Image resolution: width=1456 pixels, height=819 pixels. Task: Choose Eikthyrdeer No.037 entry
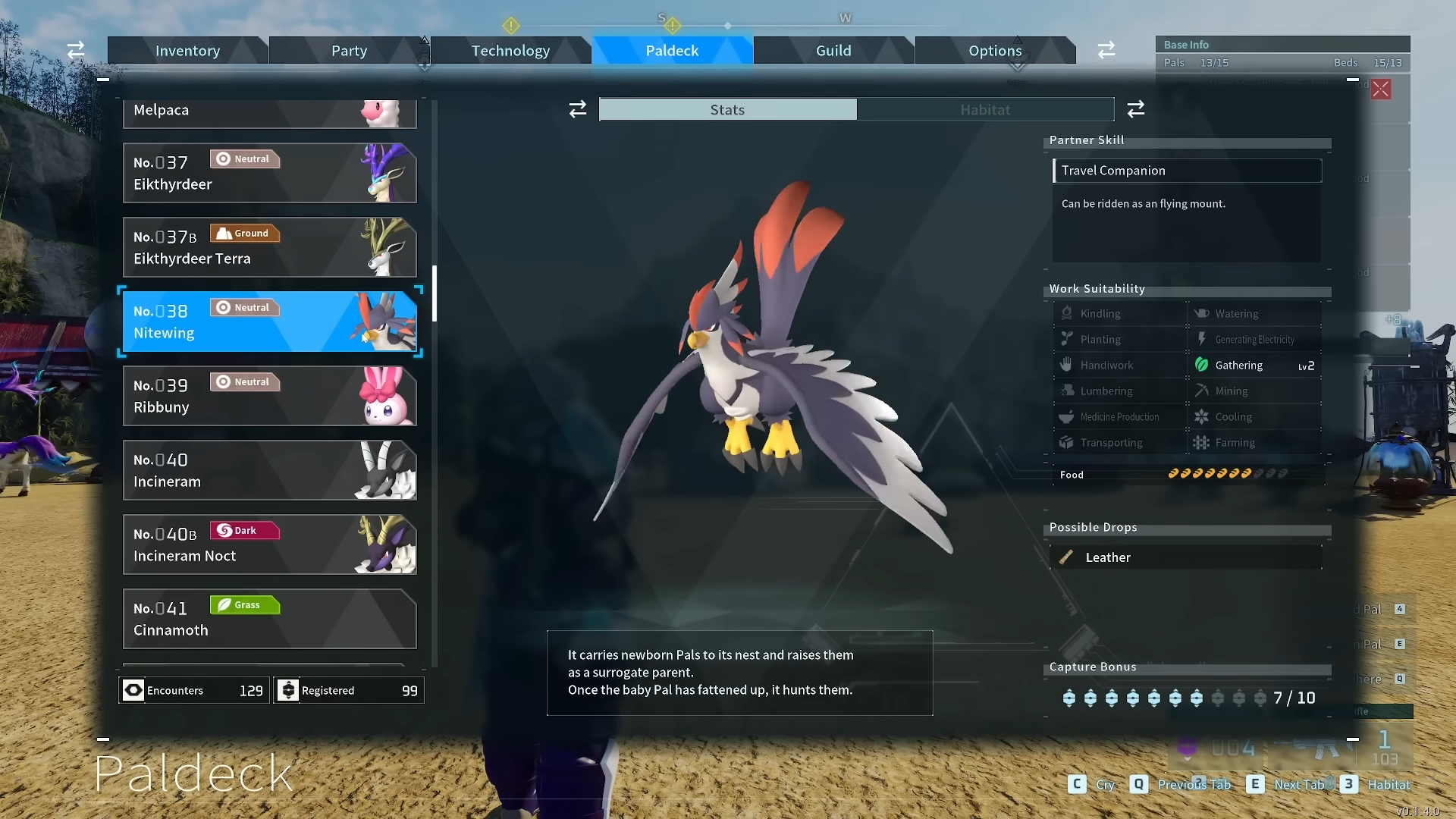pyautogui.click(x=269, y=173)
